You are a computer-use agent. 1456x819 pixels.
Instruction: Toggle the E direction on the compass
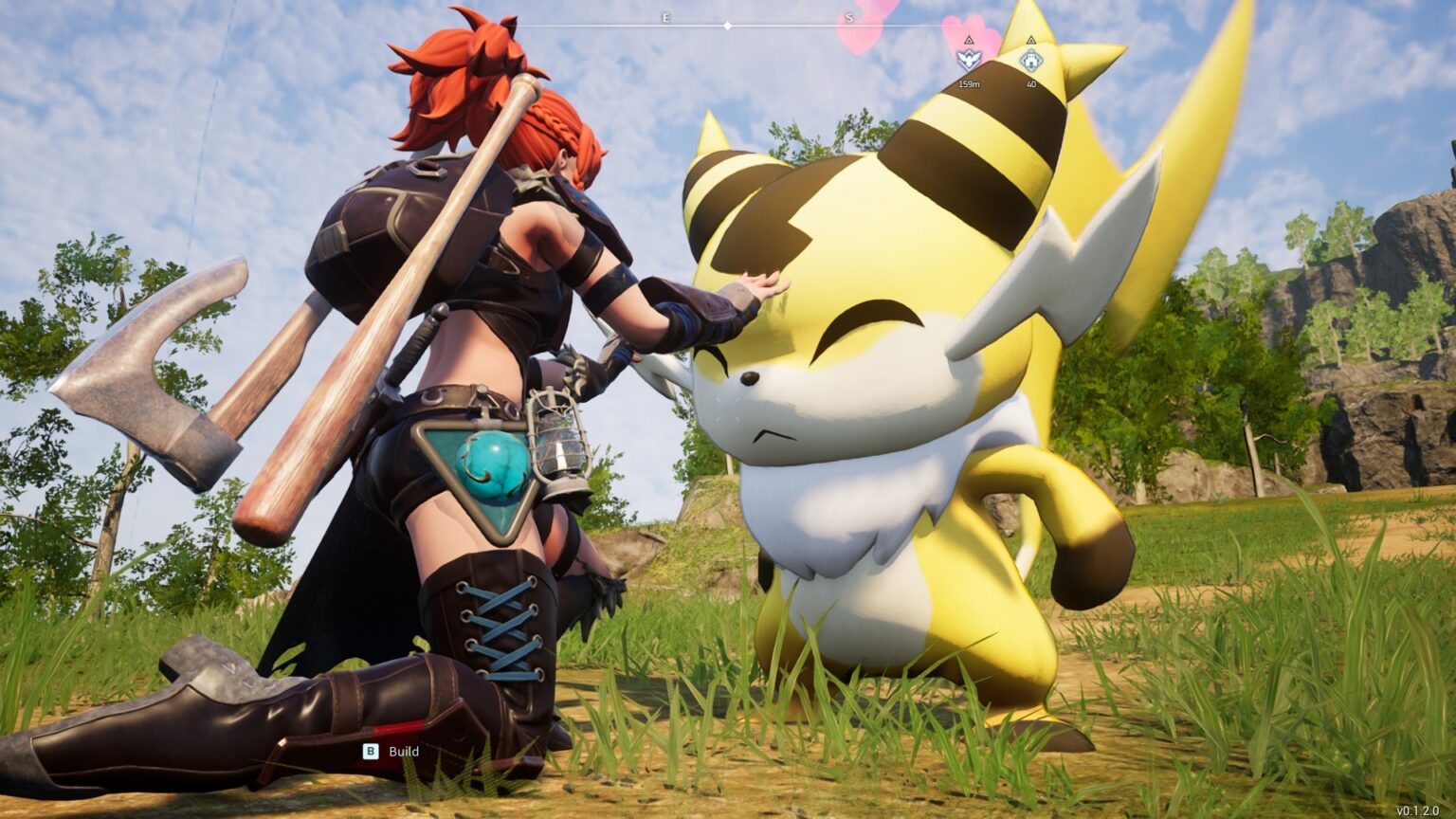tap(666, 17)
